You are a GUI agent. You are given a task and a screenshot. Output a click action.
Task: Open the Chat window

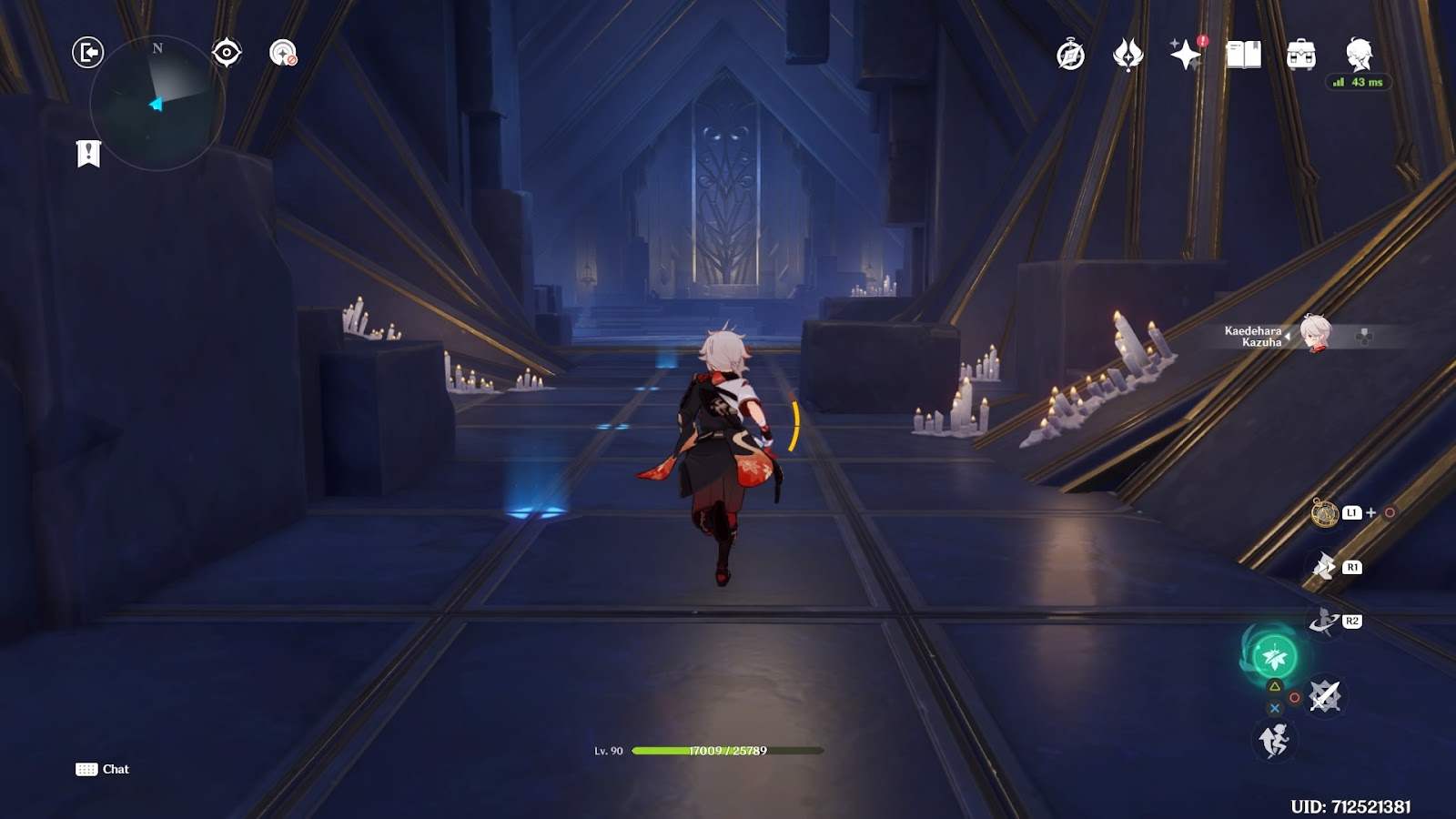click(103, 769)
